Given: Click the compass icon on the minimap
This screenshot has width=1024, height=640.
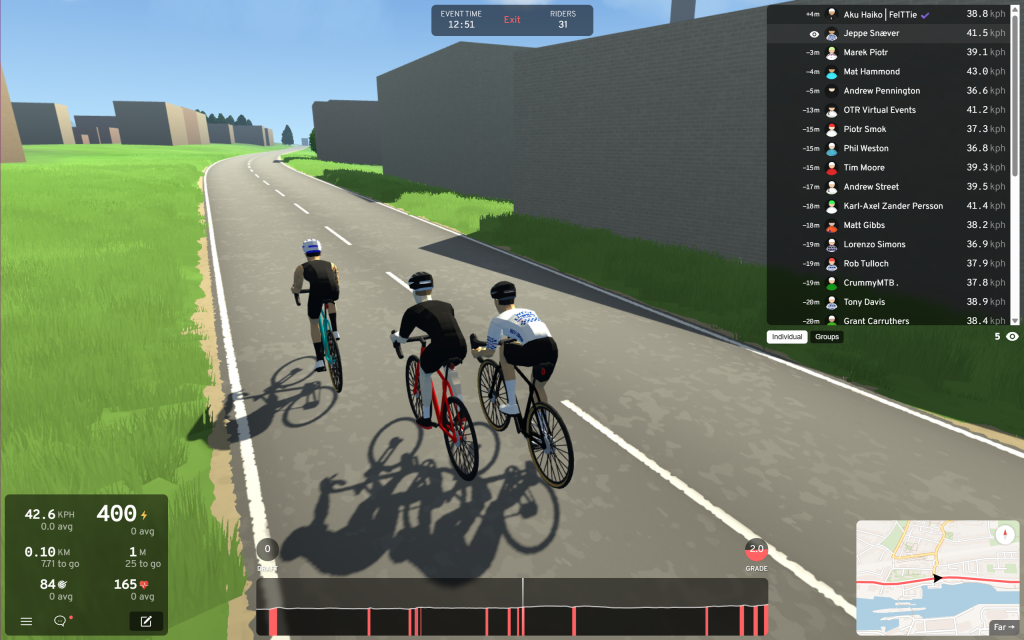Looking at the screenshot, I should coord(1004,535).
